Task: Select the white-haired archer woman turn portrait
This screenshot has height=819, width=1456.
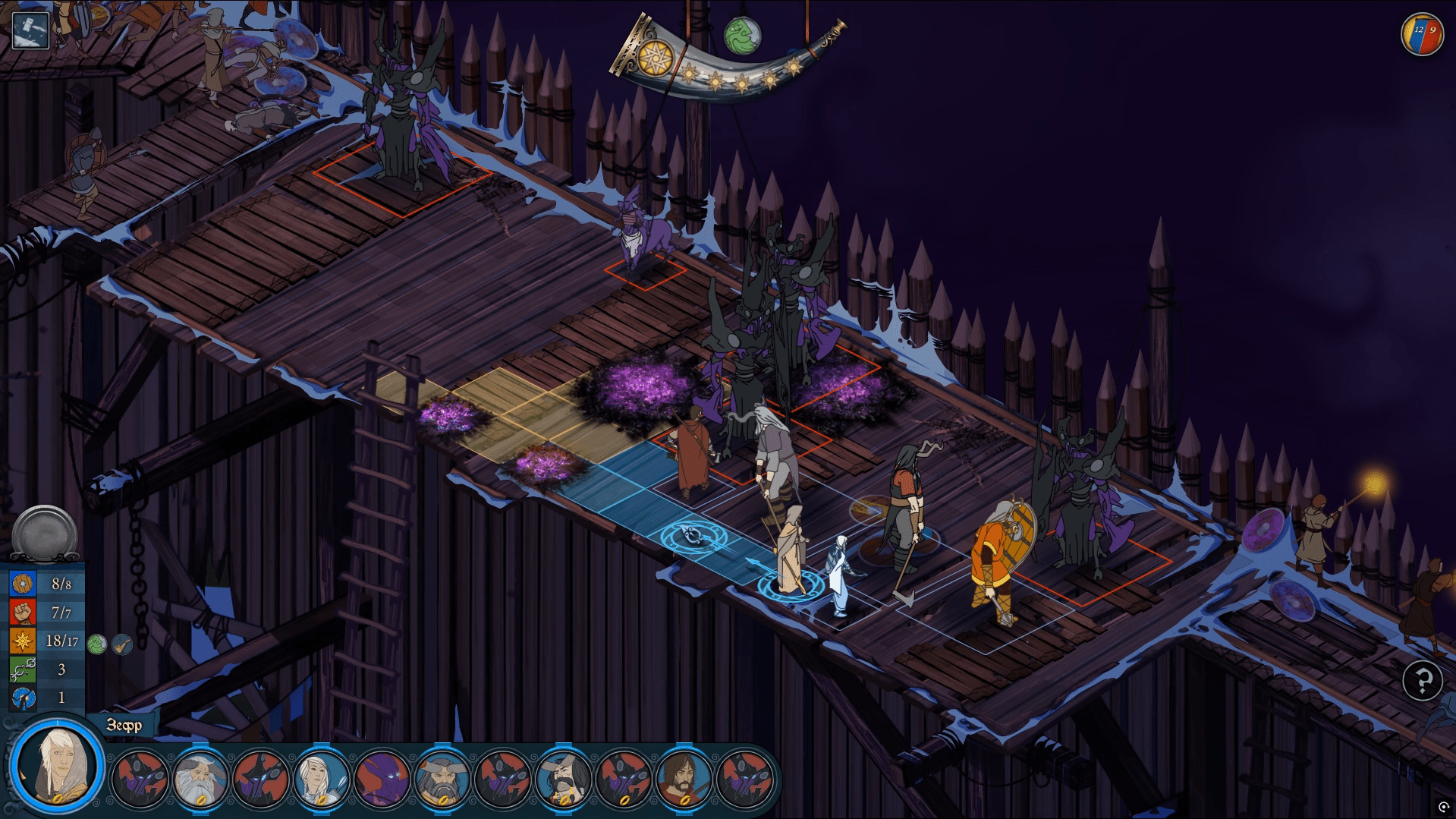Action: 321,777
